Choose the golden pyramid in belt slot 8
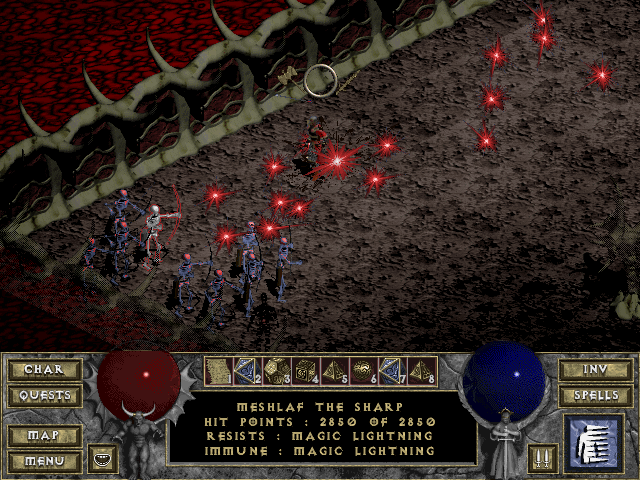Screen dimensions: 640x480 420,372
